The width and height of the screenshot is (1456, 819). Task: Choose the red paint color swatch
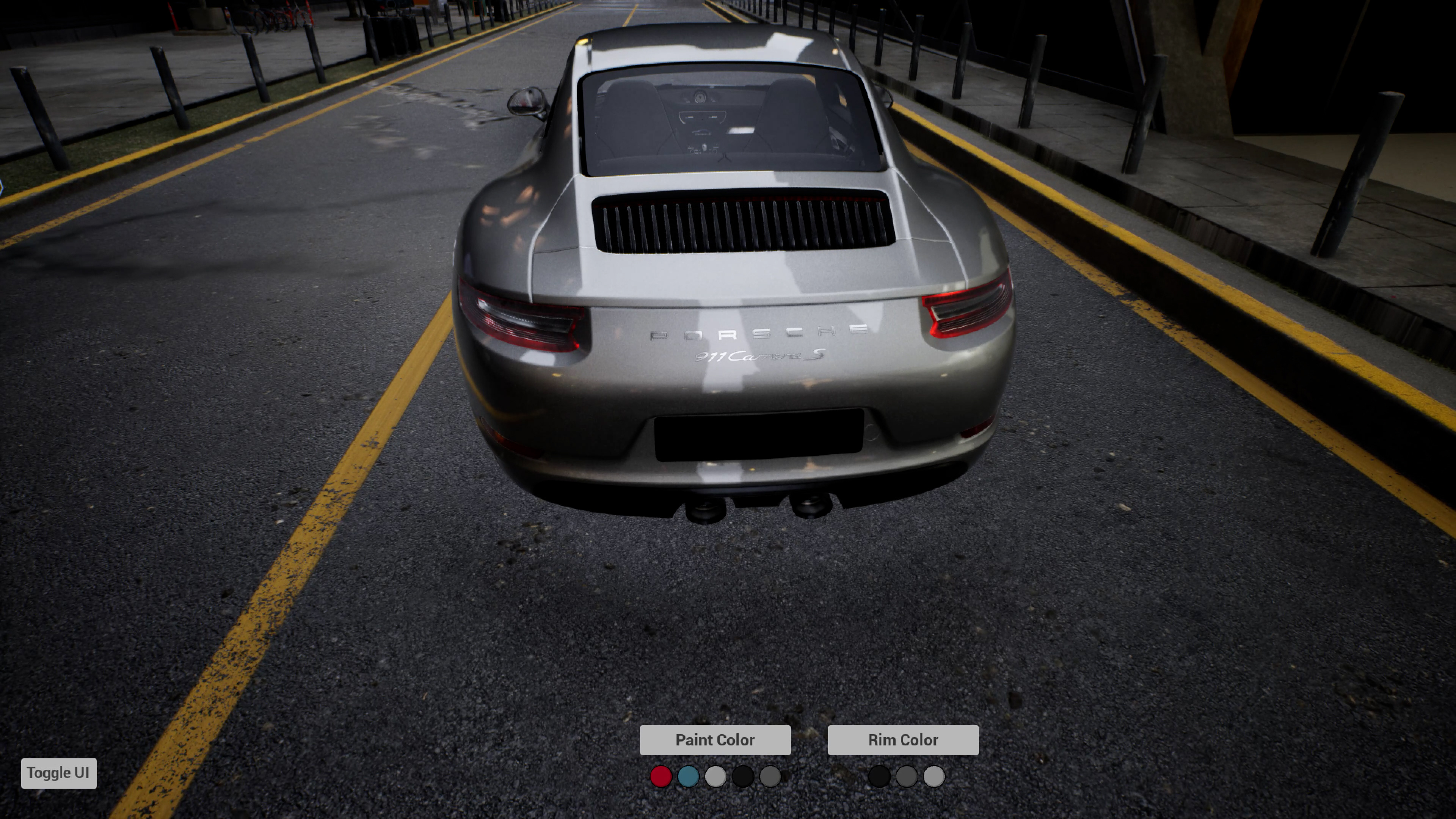click(x=661, y=776)
